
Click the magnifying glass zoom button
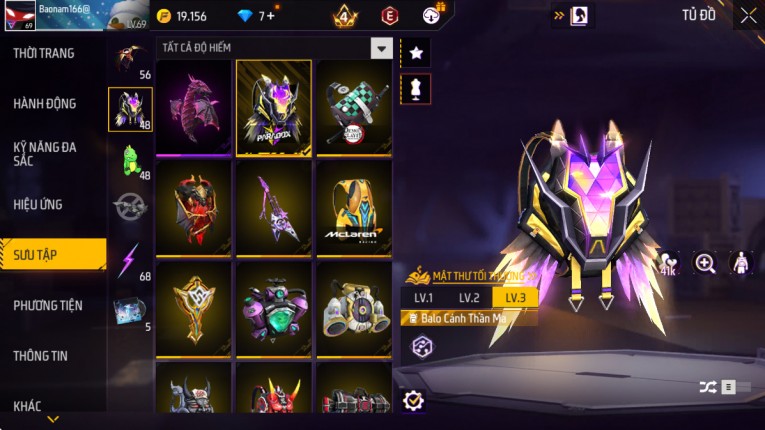coord(705,263)
